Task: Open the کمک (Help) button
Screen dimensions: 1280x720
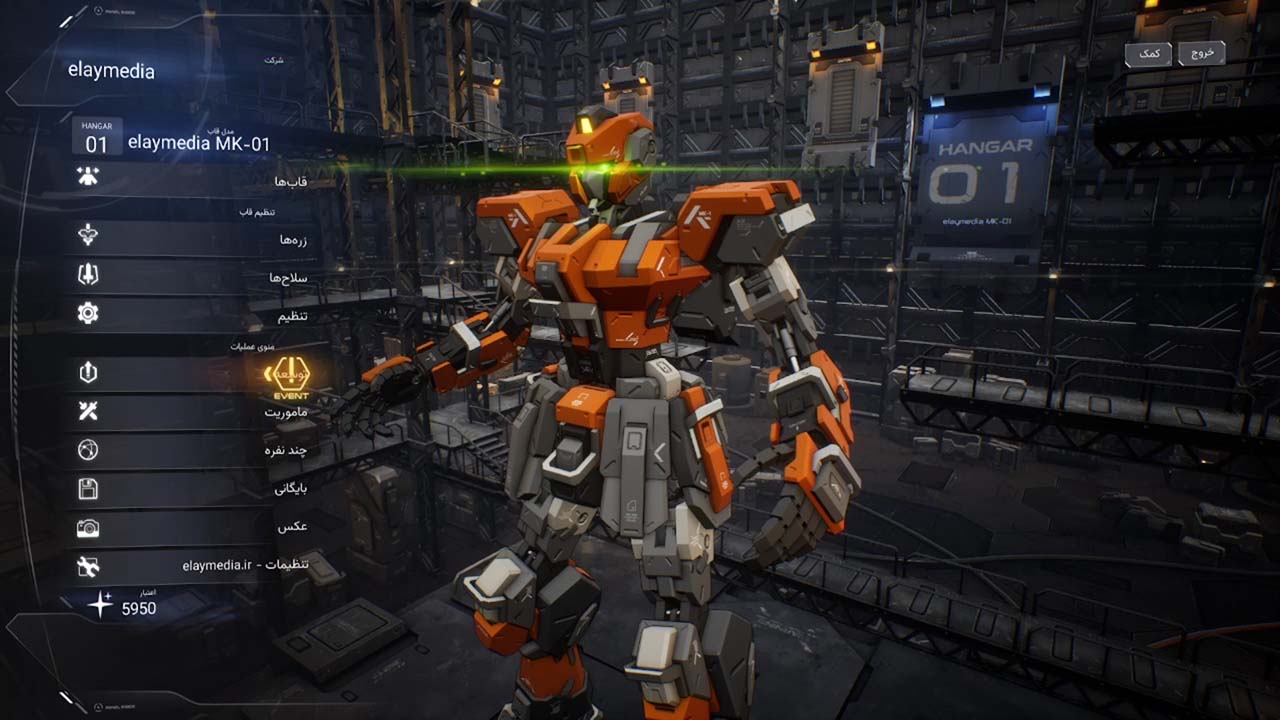Action: 1149,53
